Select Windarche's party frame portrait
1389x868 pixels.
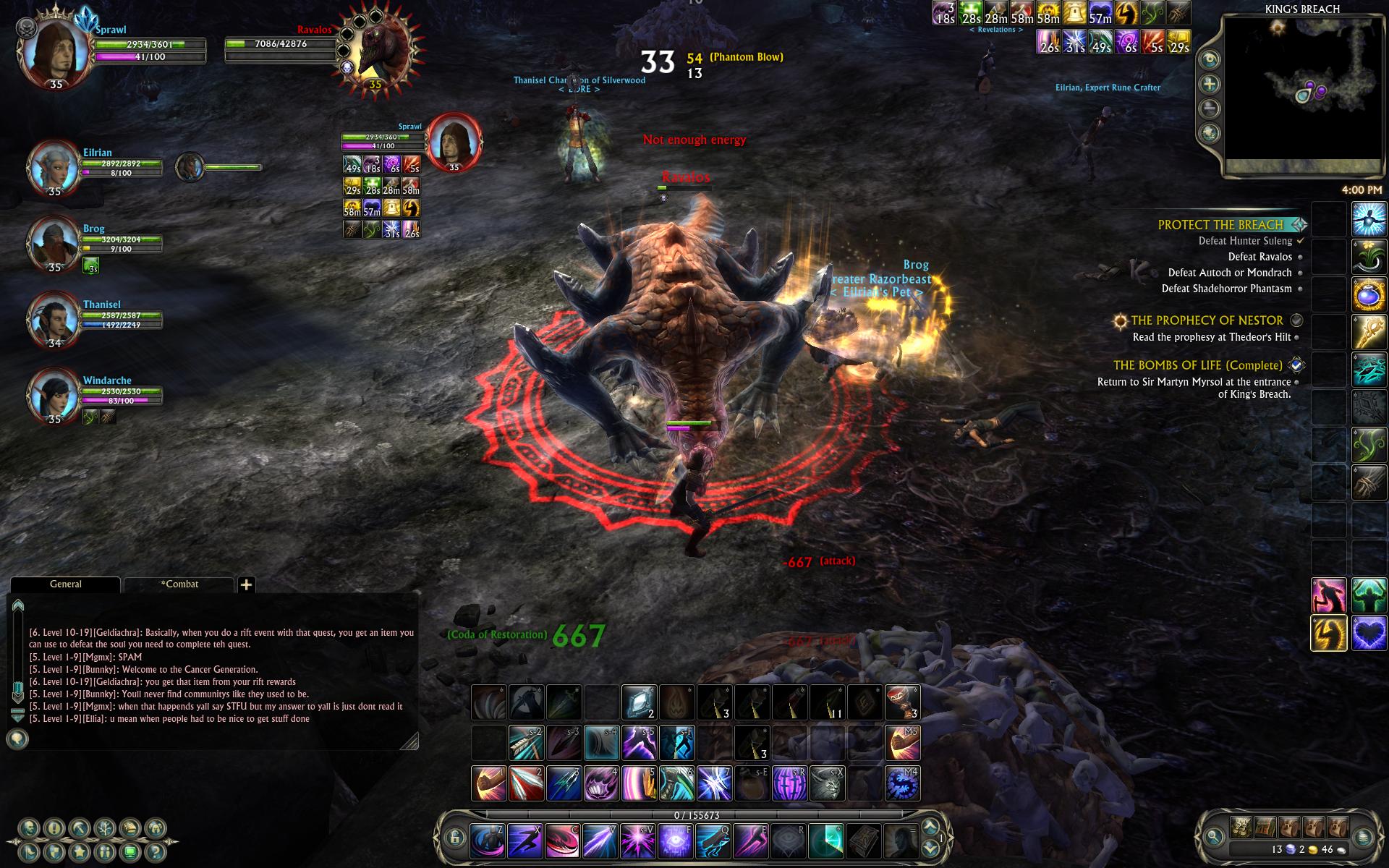54,395
